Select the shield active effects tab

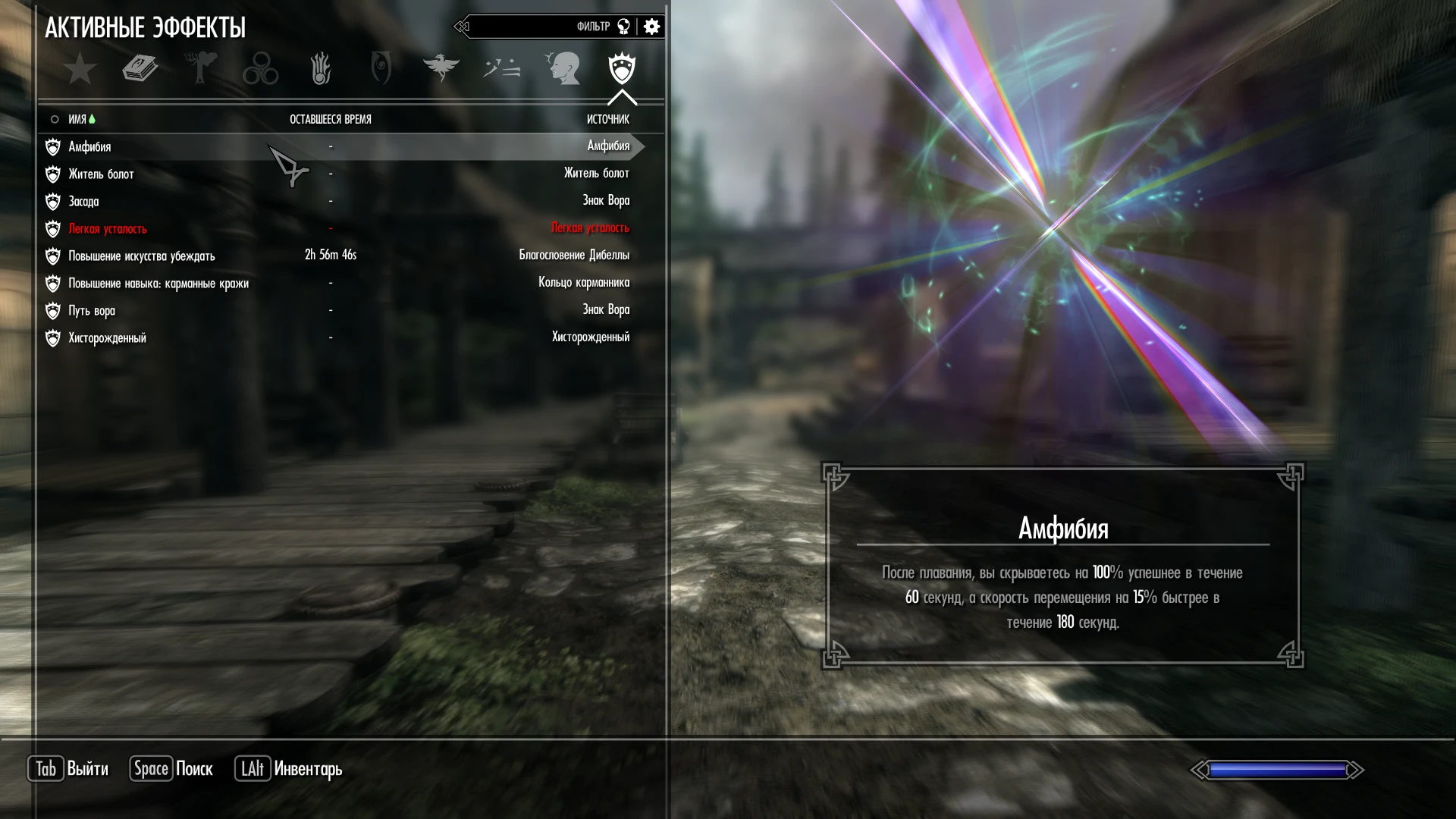click(622, 68)
